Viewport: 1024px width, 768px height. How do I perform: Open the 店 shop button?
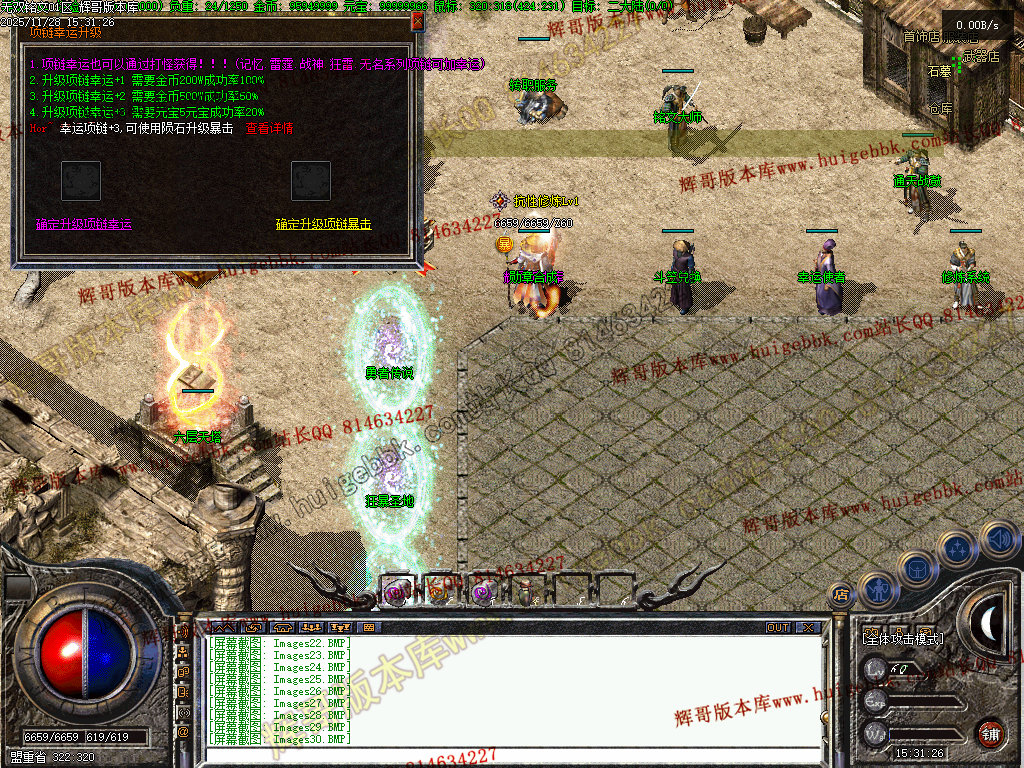point(841,594)
